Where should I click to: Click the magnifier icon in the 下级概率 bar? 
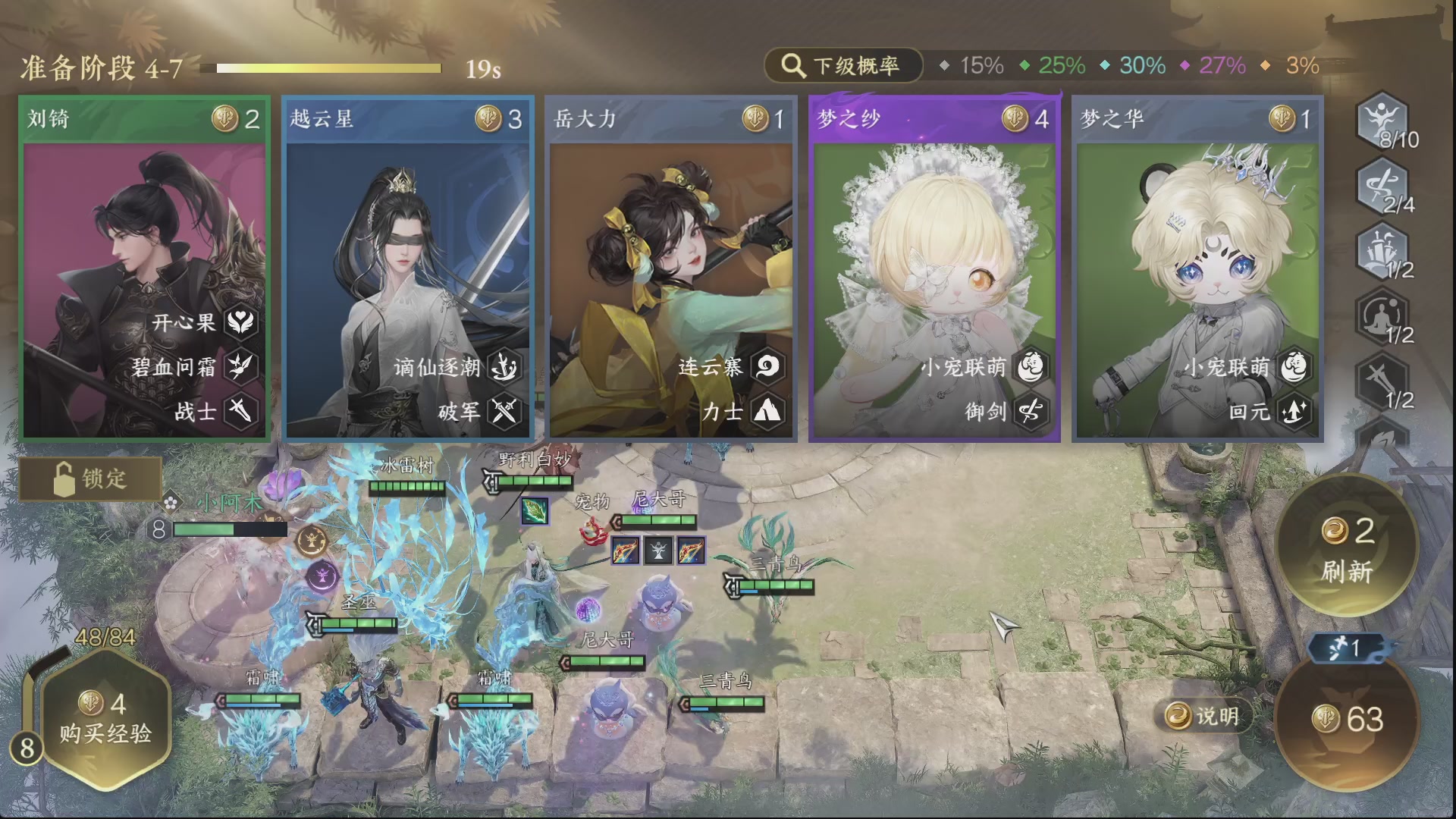(x=793, y=66)
